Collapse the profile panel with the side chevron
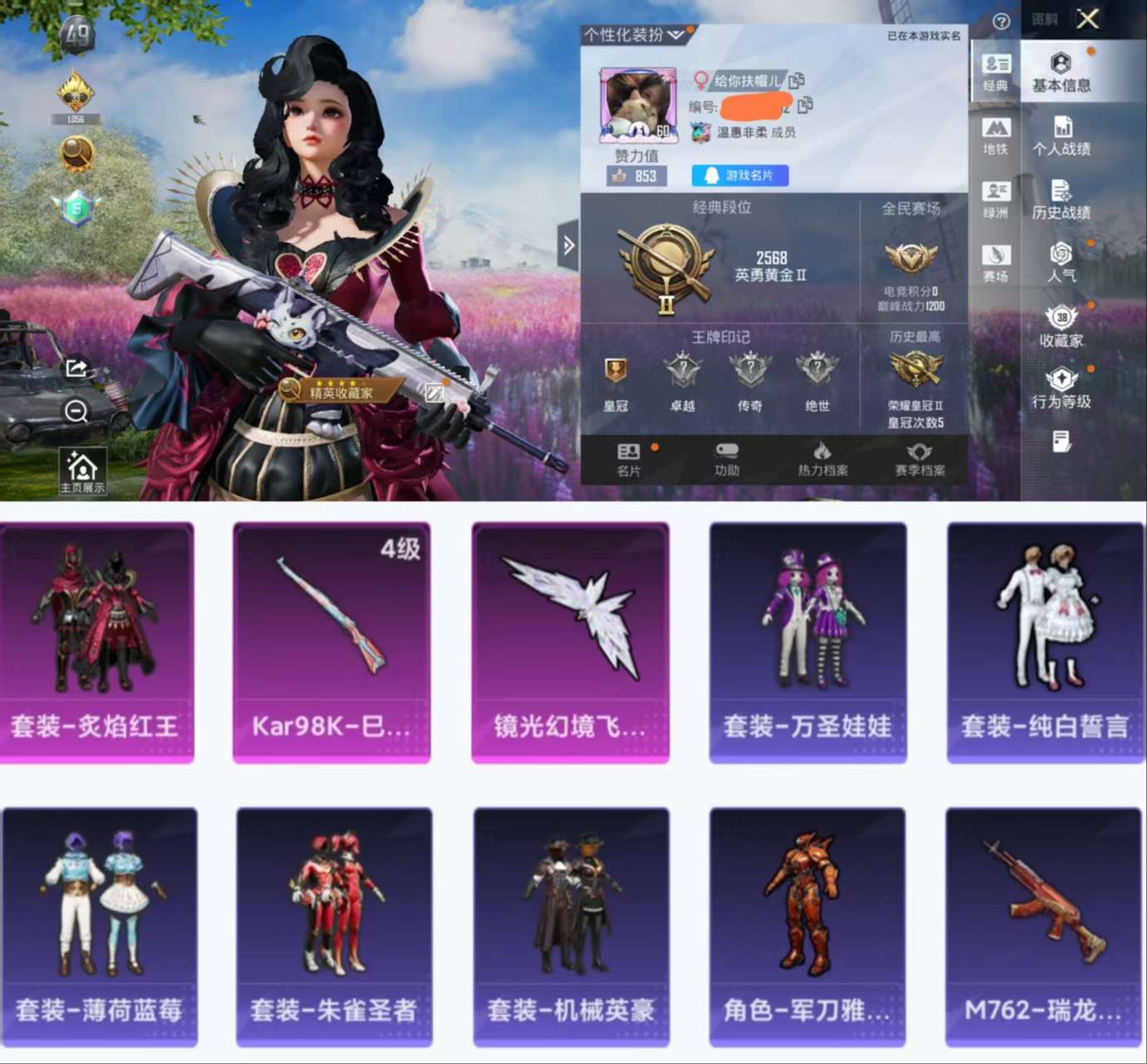The image size is (1147, 1064). pyautogui.click(x=570, y=245)
